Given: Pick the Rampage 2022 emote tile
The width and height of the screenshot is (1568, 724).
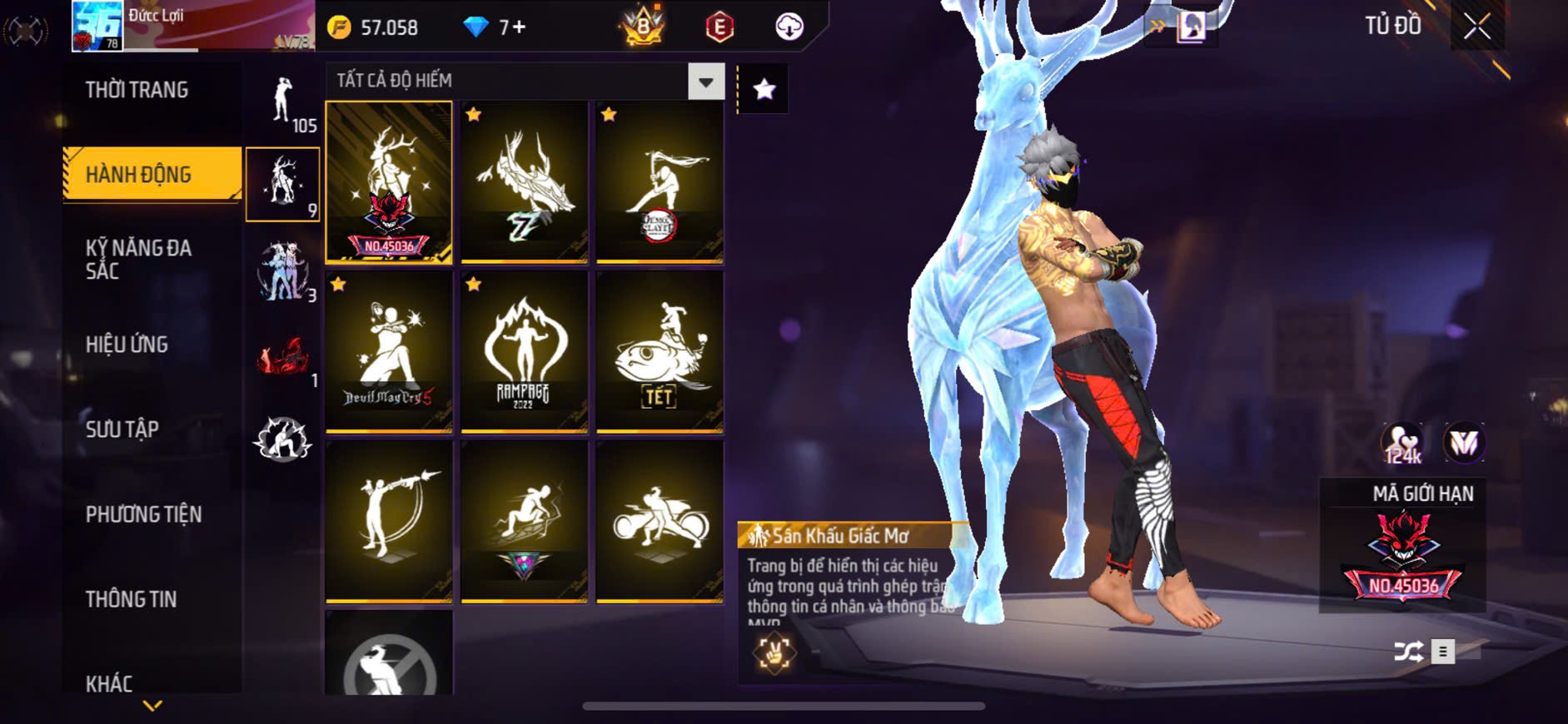Looking at the screenshot, I should coord(524,351).
